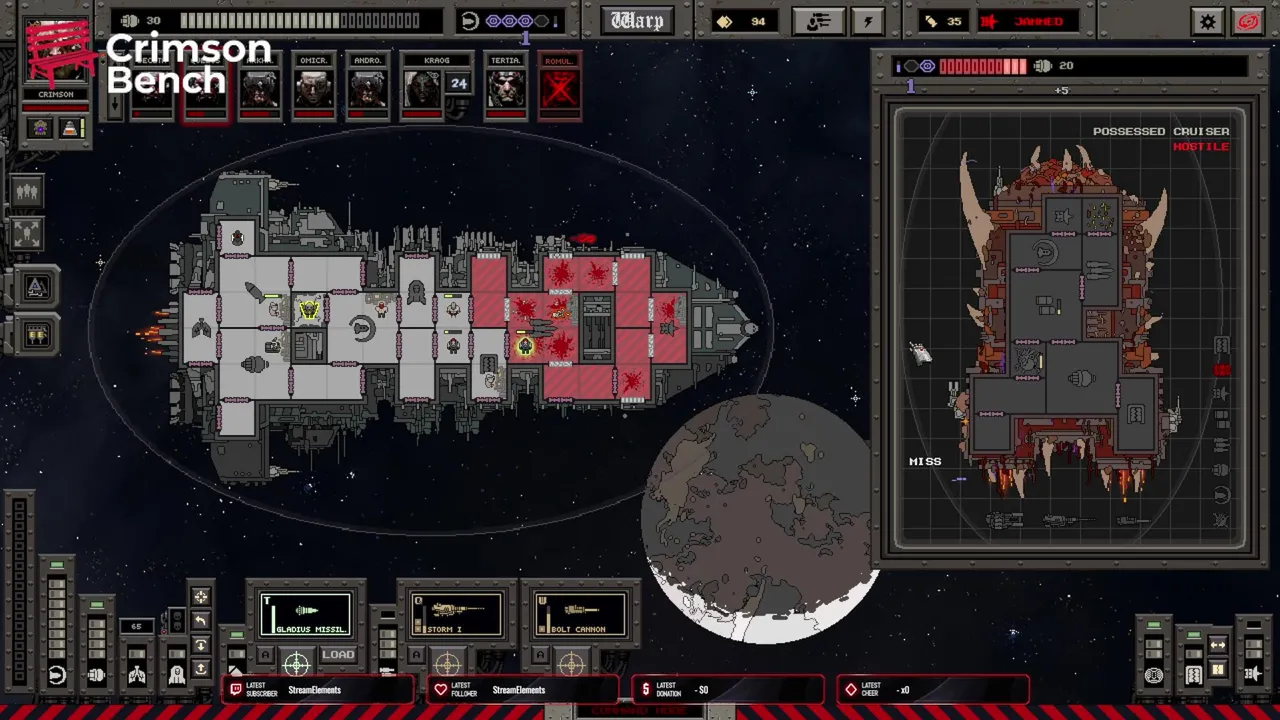Select the Bolt Cannon weapon

(x=580, y=614)
